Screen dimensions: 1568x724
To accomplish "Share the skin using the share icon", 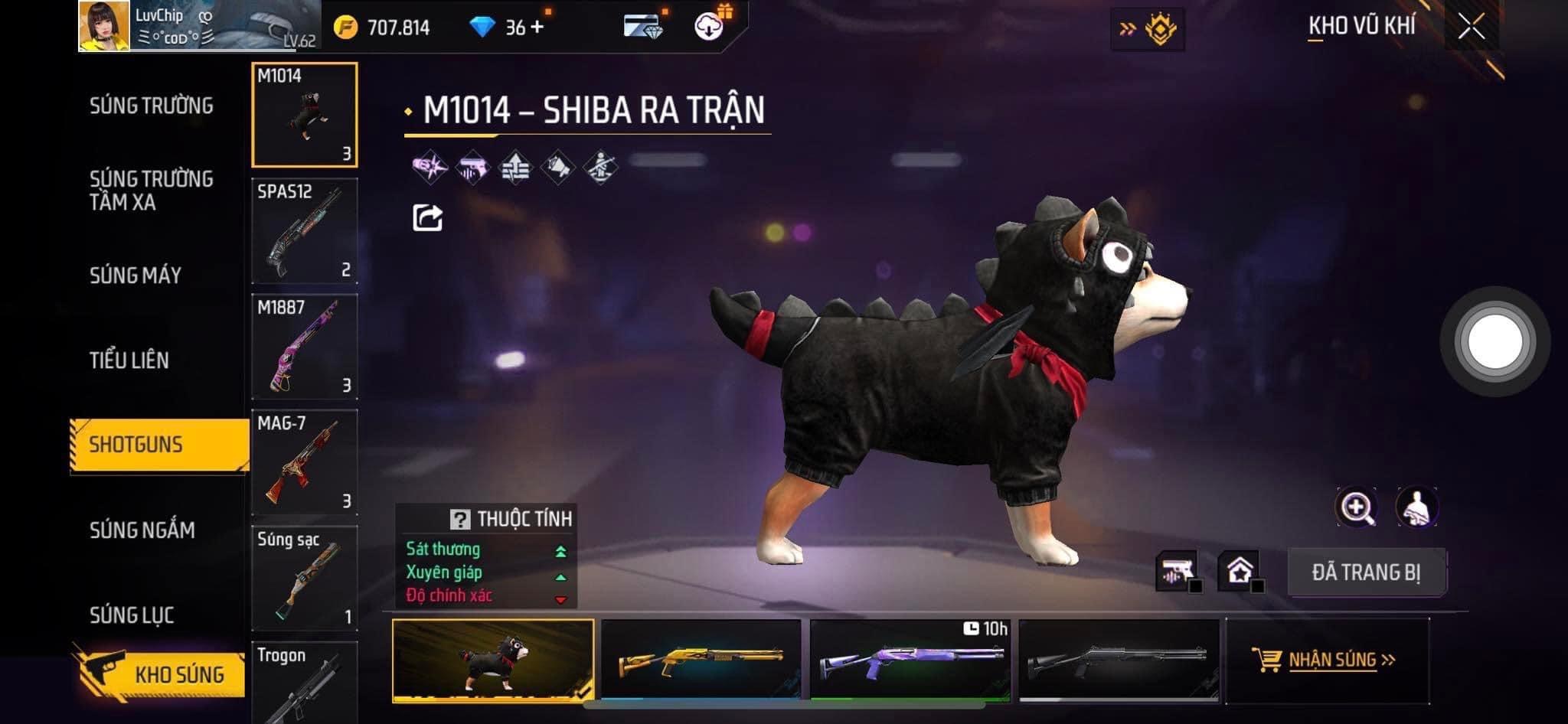I will point(427,218).
